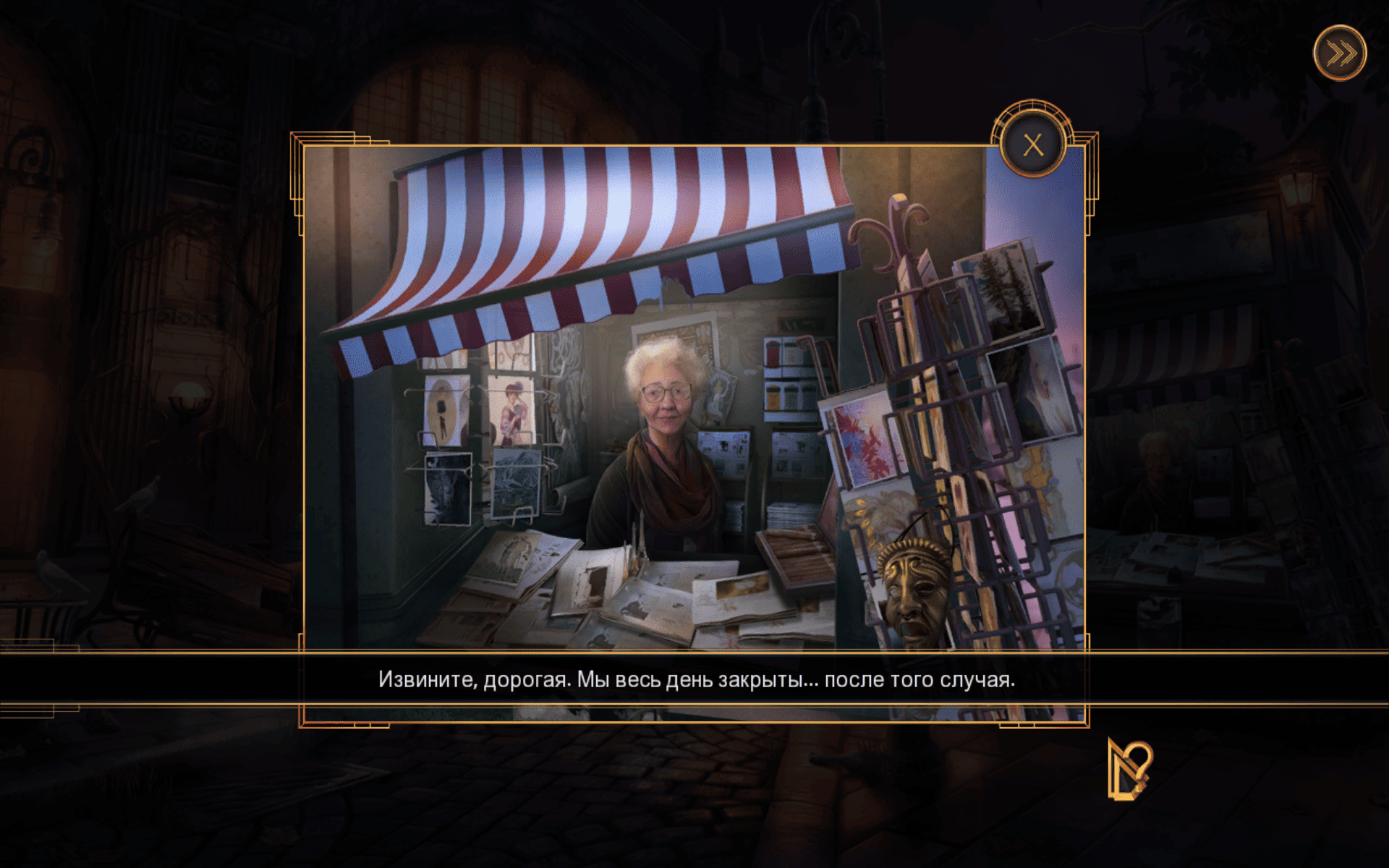
Task: Skip the dialogue with double-arrow button
Action: 1340,54
